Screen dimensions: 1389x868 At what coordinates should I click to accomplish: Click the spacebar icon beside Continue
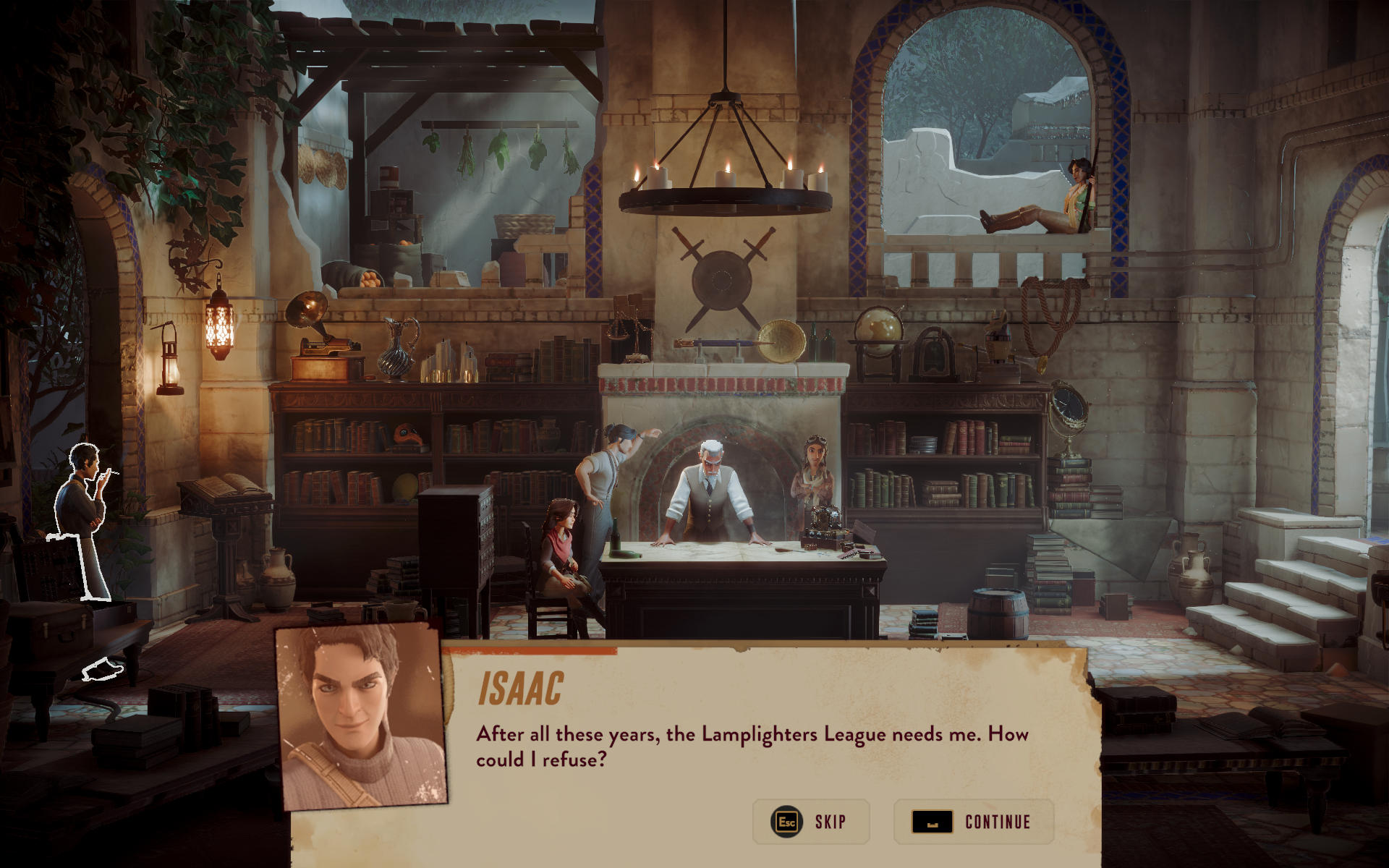point(933,822)
